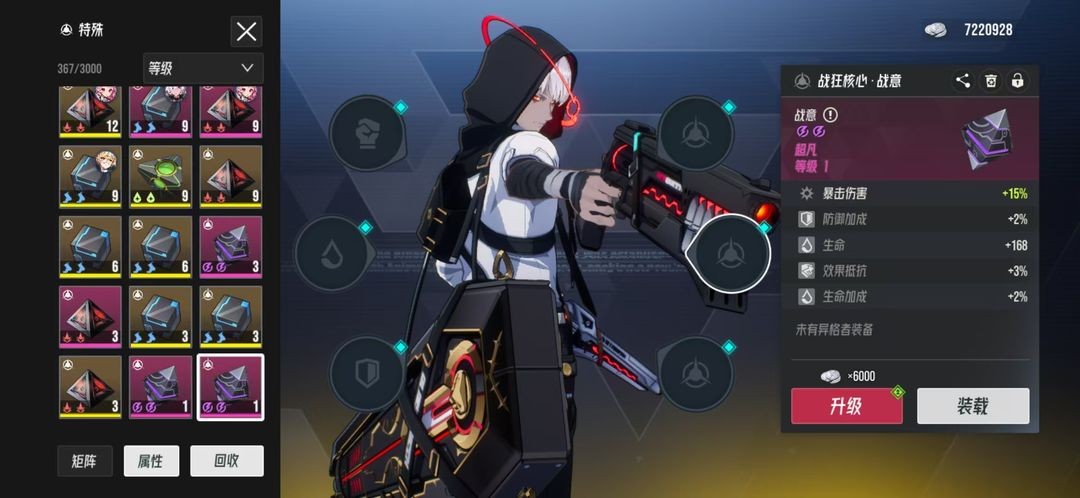Open the 等级 sort dropdown
This screenshot has width=1080, height=498.
(203, 68)
